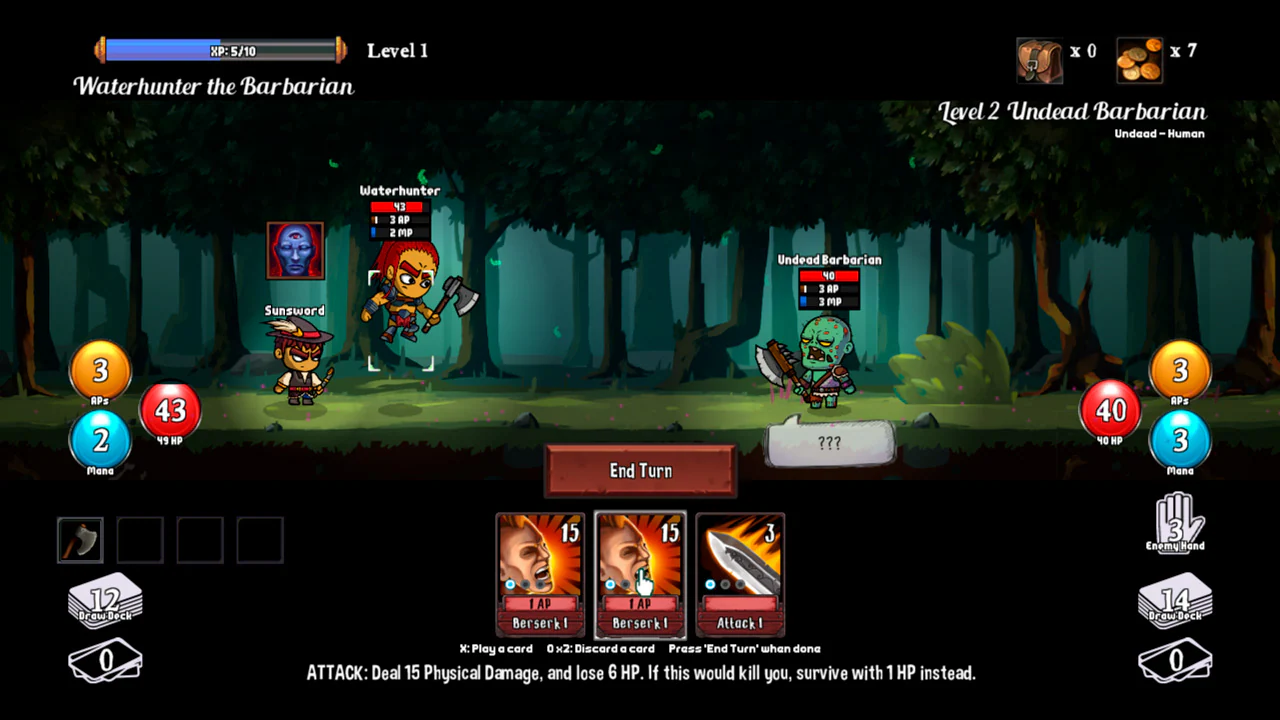
Task: Click your Draw Deck with 12 cards
Action: 105,599
